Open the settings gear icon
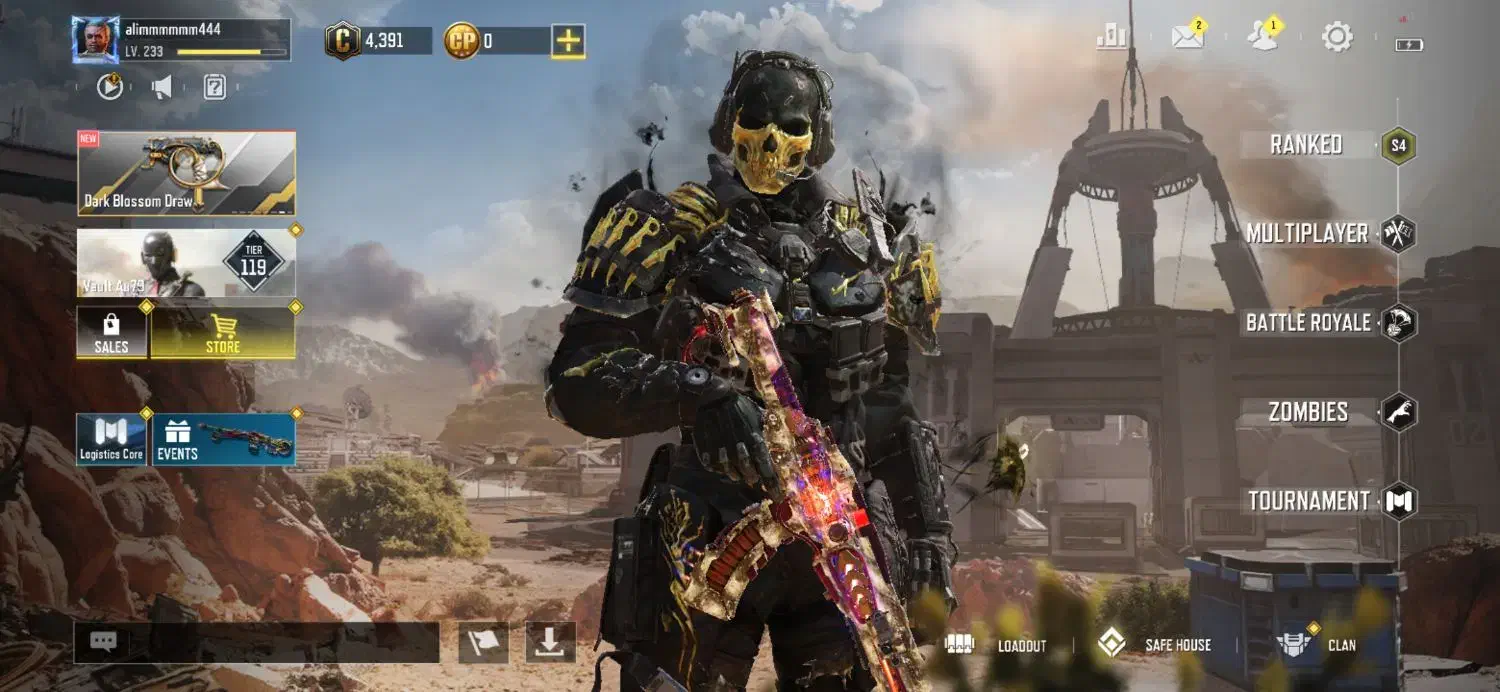This screenshot has height=692, width=1500. click(x=1337, y=38)
